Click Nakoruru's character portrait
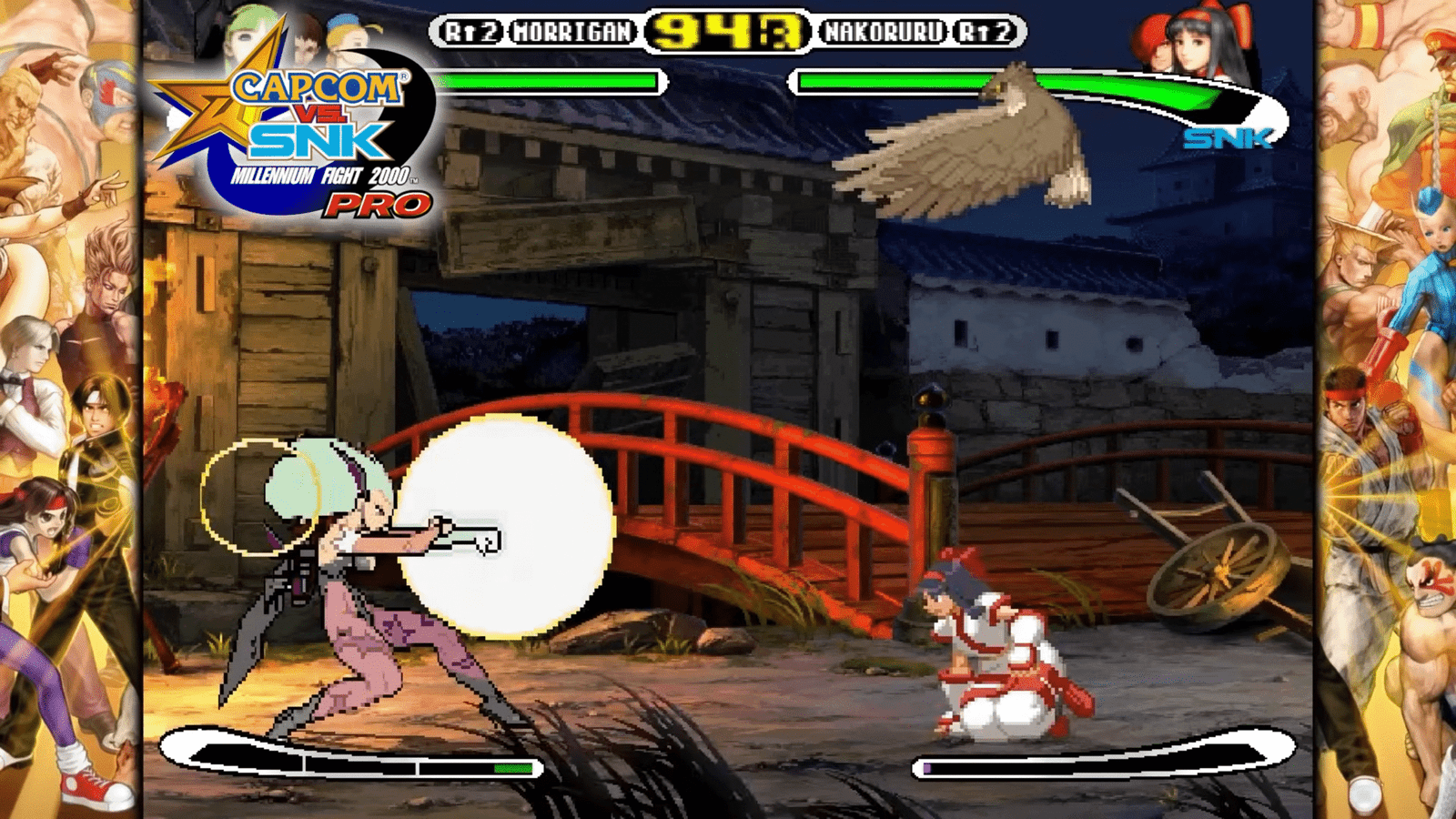This screenshot has height=819, width=1456. point(1208,45)
